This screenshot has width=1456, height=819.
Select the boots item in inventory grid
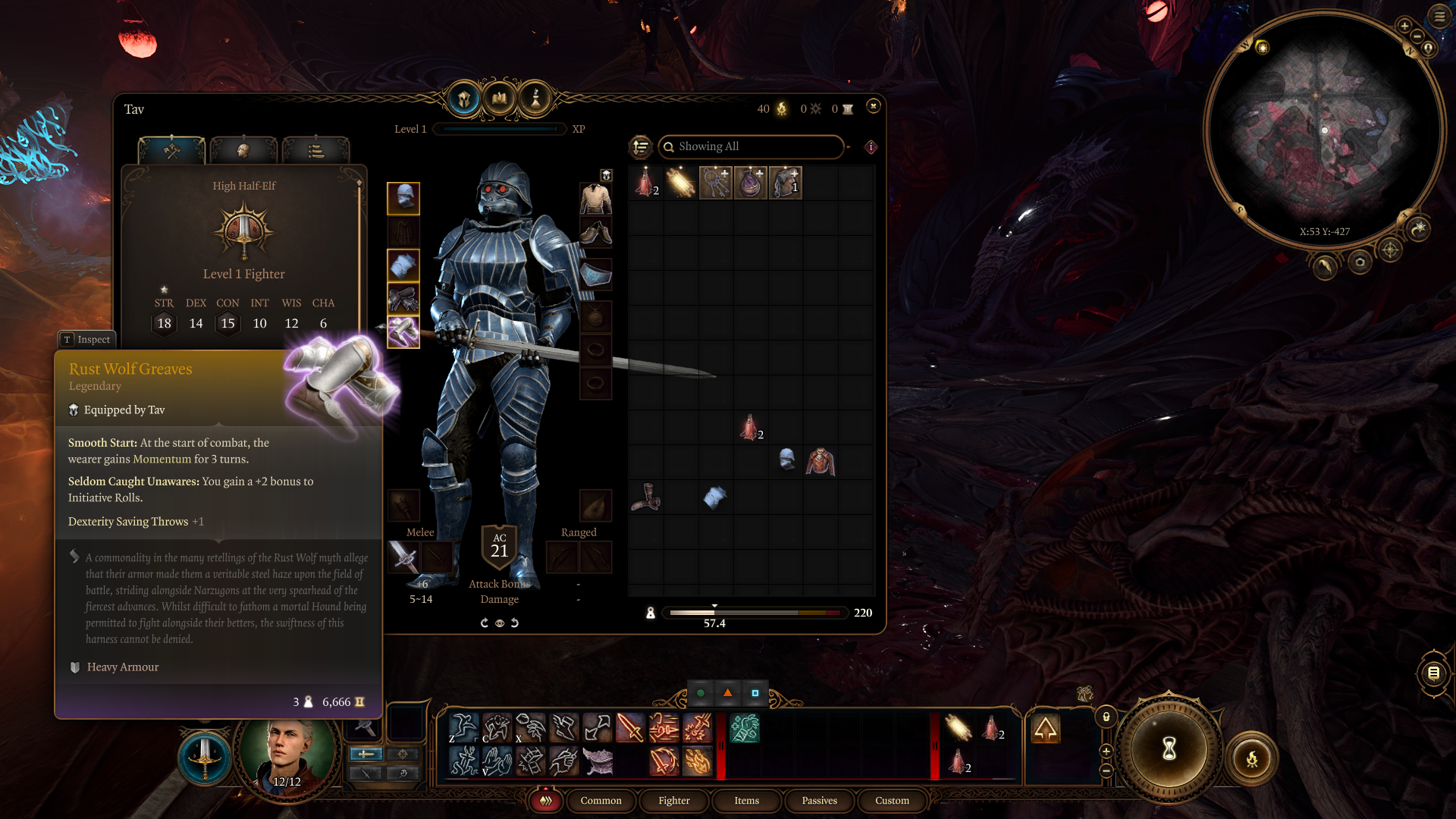pyautogui.click(x=646, y=497)
